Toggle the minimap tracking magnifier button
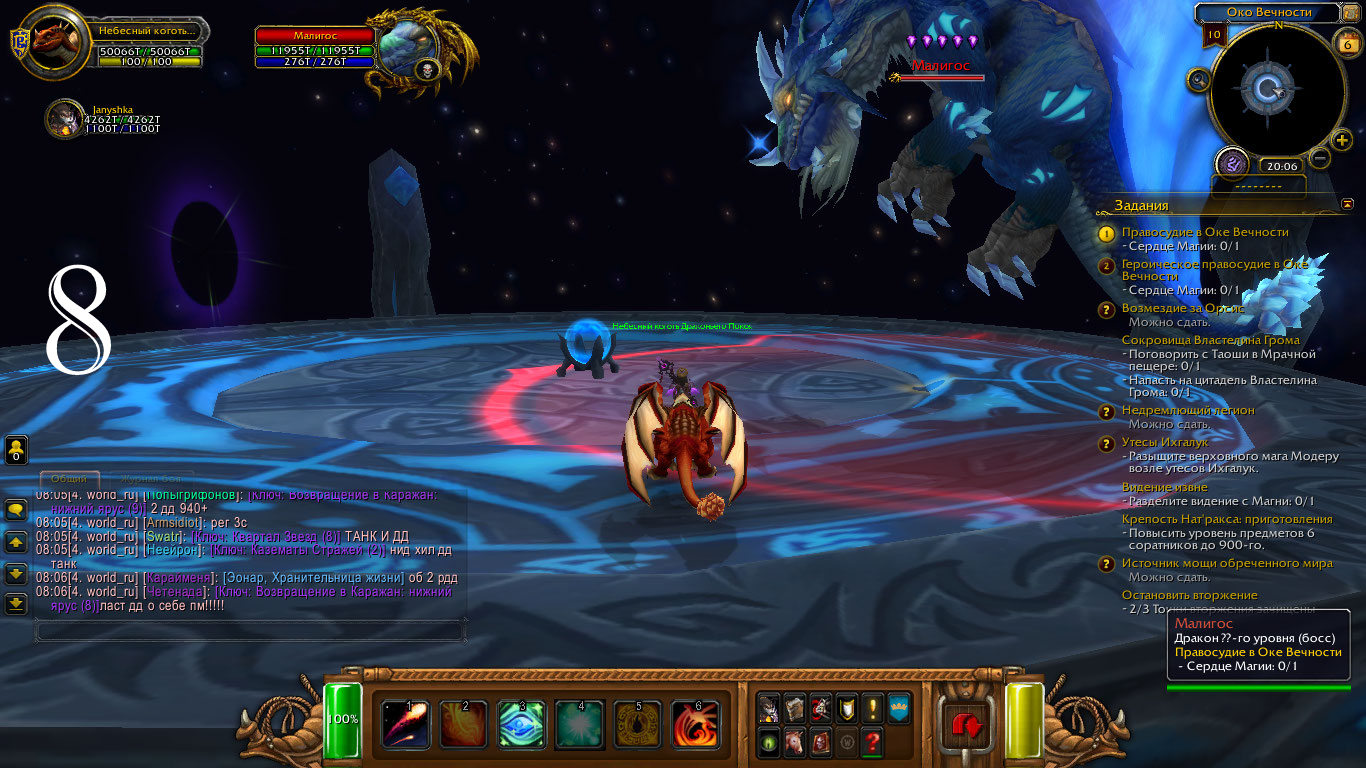The image size is (1366, 768). click(x=1198, y=80)
